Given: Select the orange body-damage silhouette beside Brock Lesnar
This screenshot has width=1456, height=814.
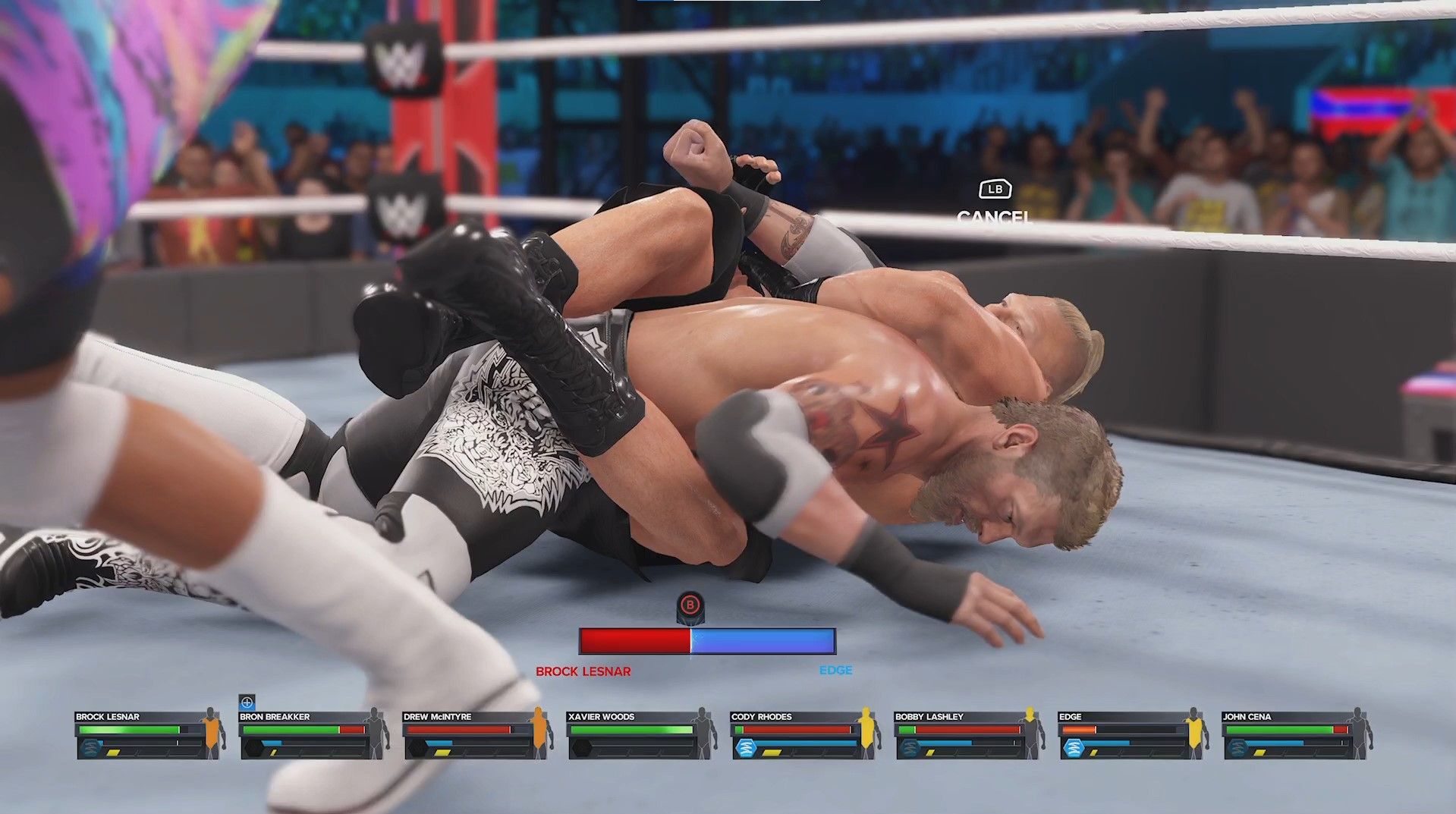Looking at the screenshot, I should click(211, 734).
